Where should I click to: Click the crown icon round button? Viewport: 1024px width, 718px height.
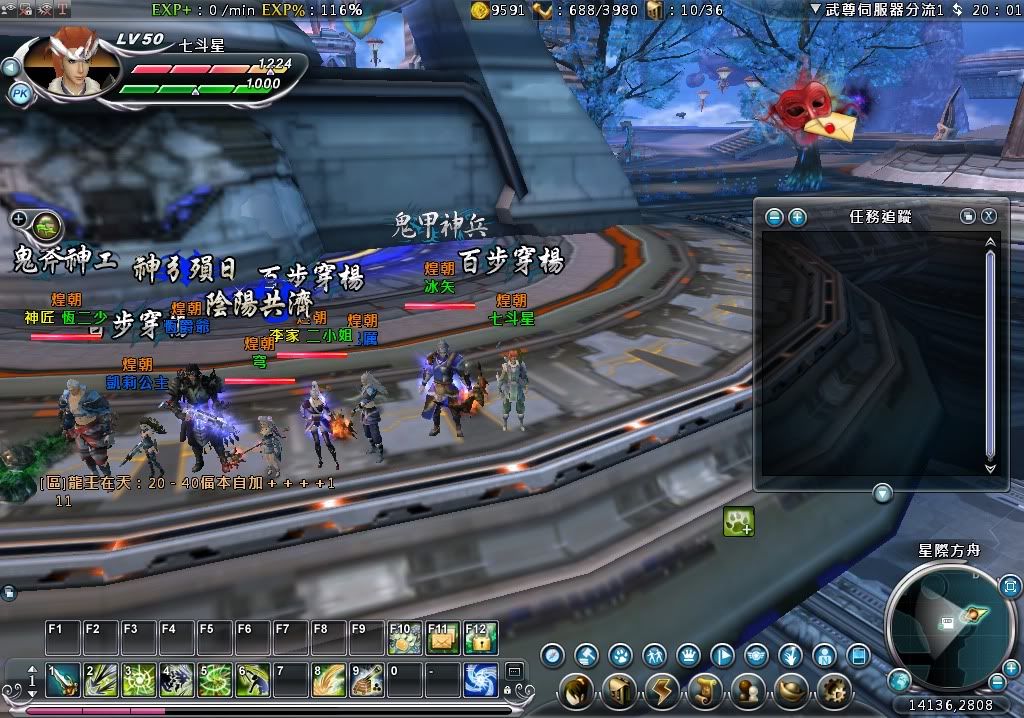688,656
